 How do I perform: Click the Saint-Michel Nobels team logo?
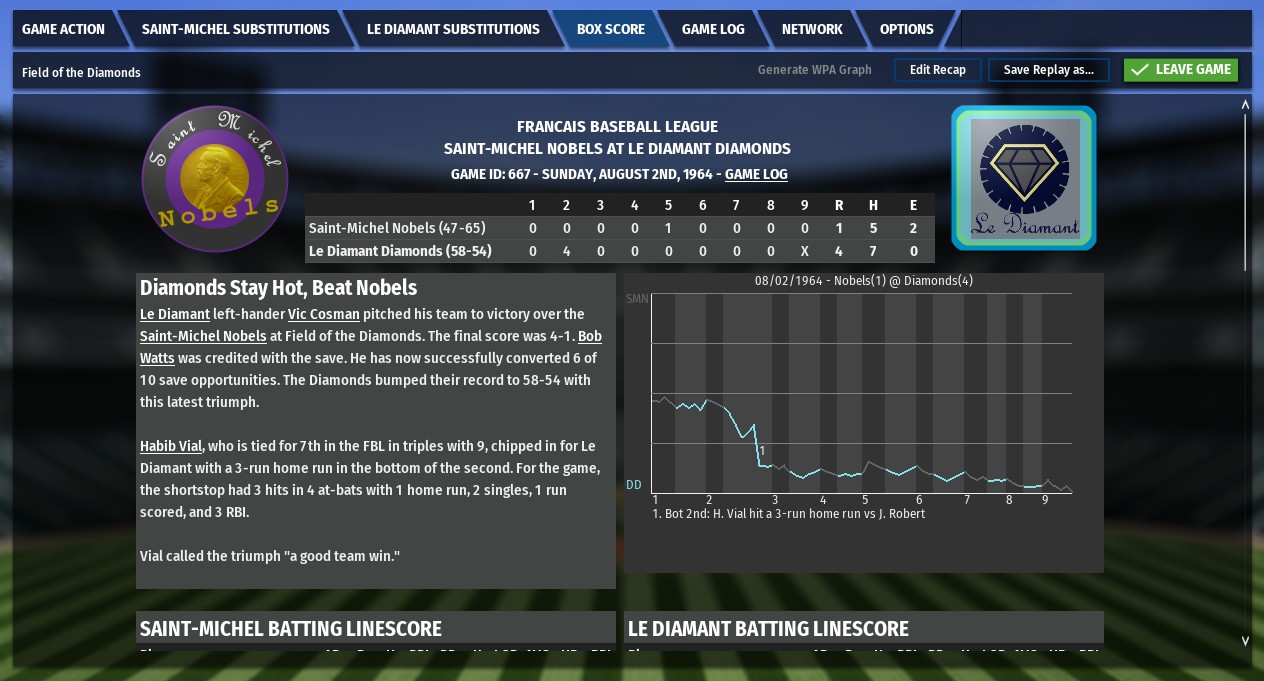point(215,179)
